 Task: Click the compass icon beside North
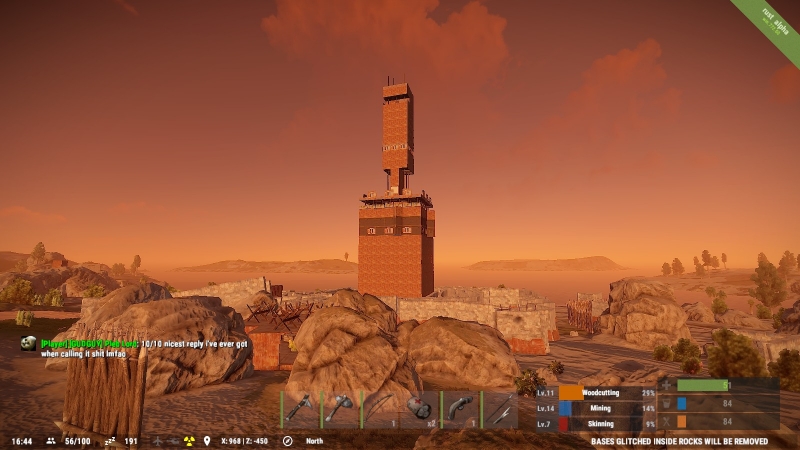[287, 441]
